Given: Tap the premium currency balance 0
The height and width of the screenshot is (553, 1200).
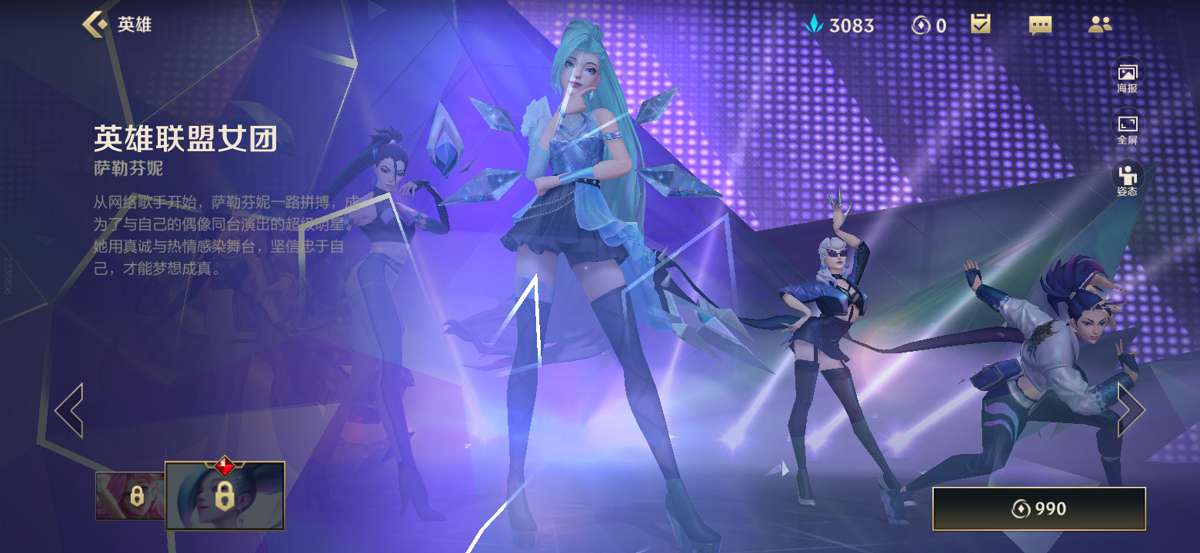Looking at the screenshot, I should [929, 25].
